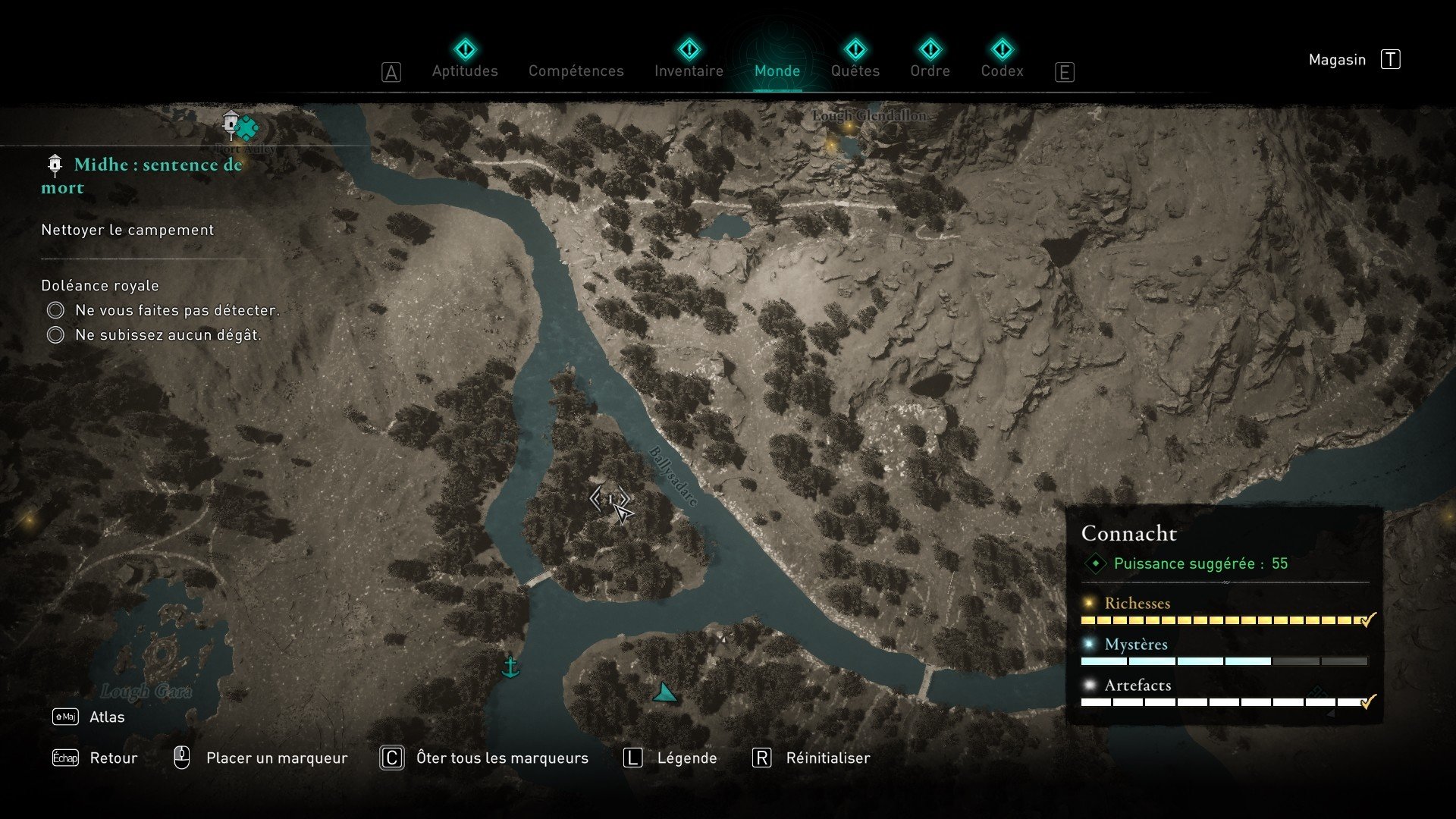Switch to the Aptitudes tab
This screenshot has width=1456, height=819.
[x=465, y=71]
